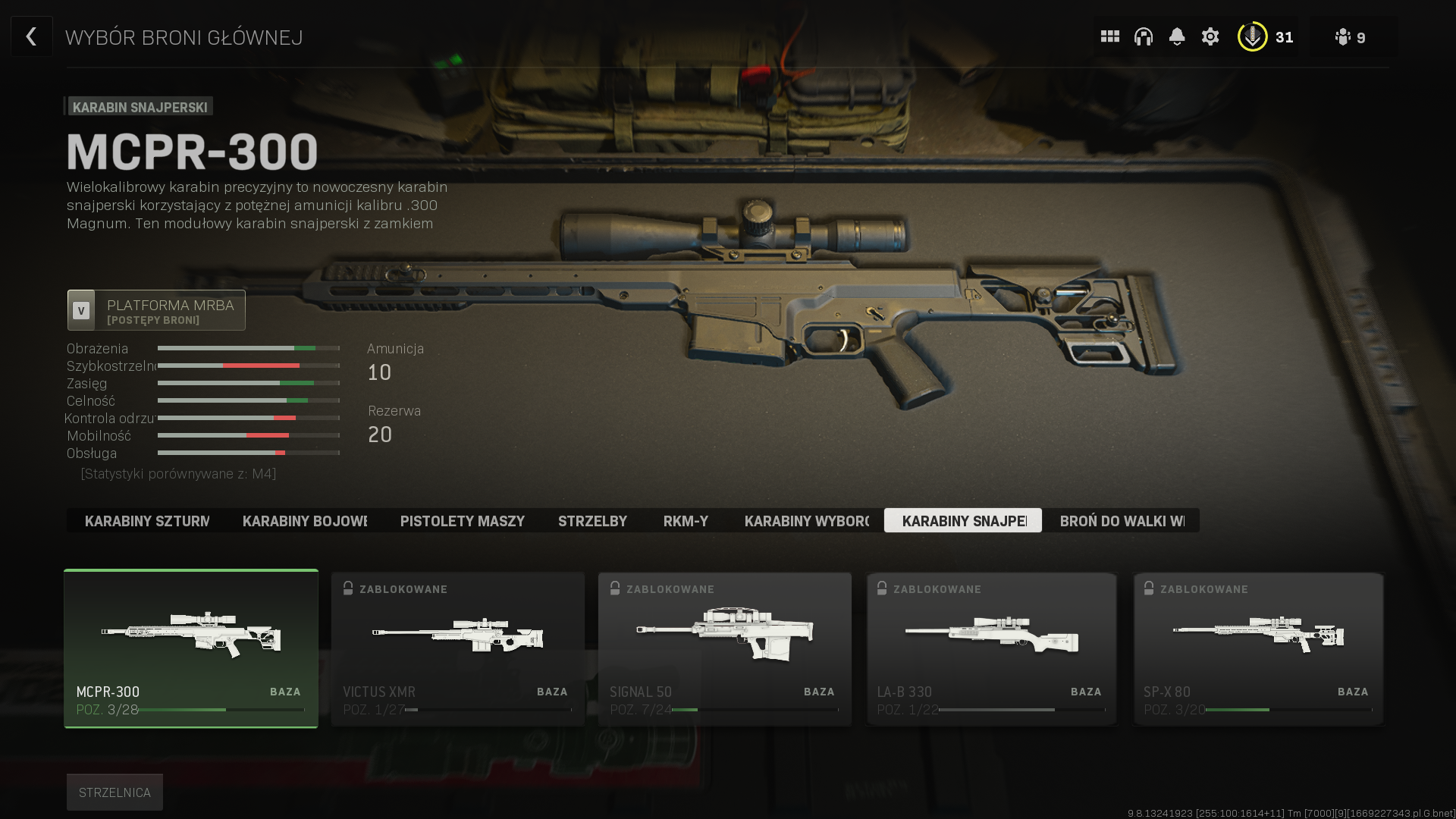Switch to the Pistolety Maszynowe tab
Image resolution: width=1456 pixels, height=819 pixels.
click(x=462, y=521)
